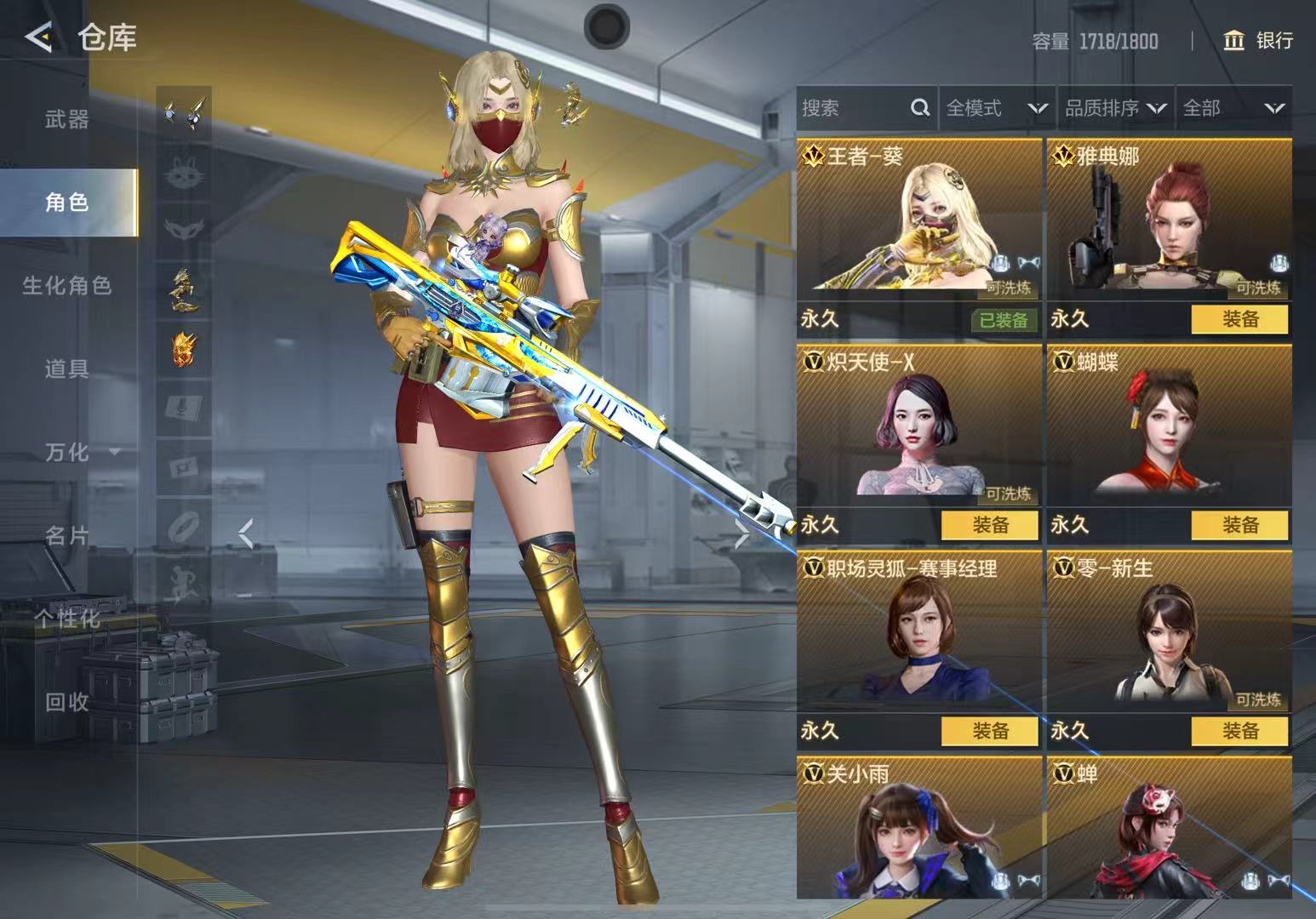Switch to the 名片 tab
The height and width of the screenshot is (919, 1316).
[x=67, y=535]
